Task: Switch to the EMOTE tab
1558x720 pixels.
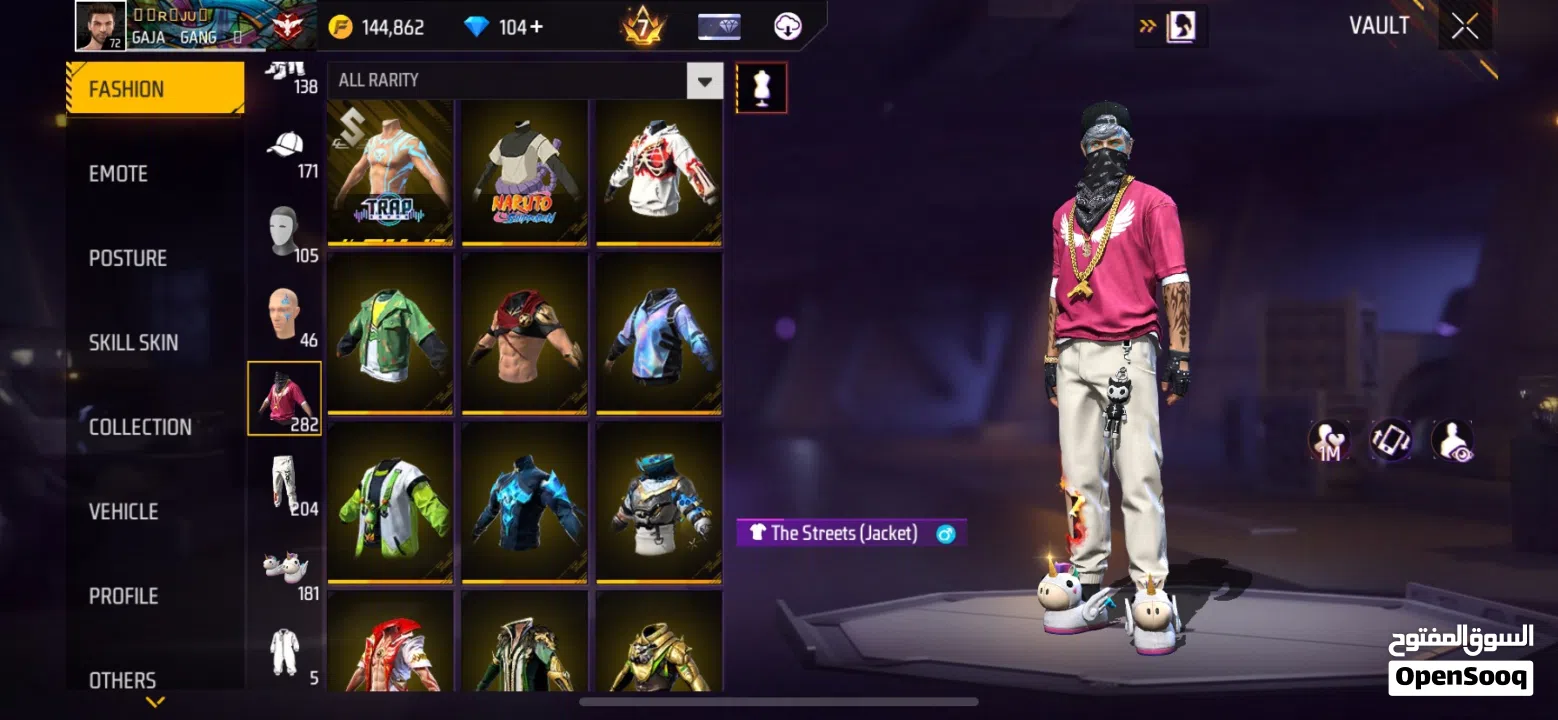Action: tap(120, 173)
